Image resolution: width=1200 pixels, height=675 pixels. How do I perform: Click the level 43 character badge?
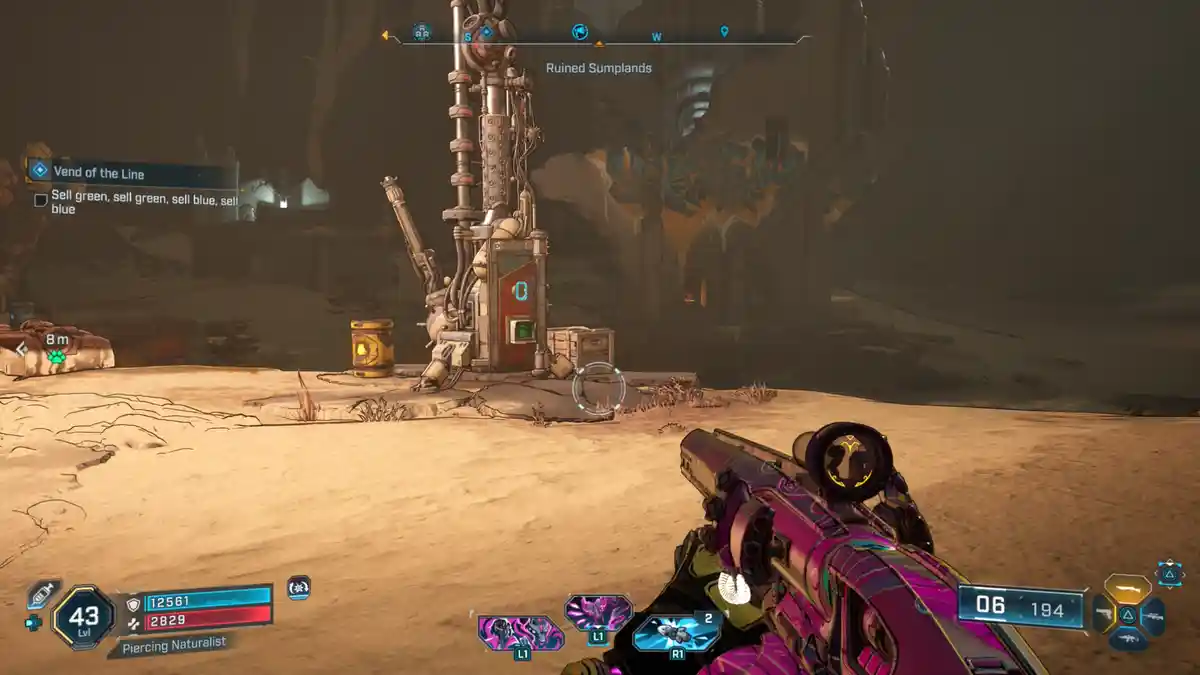83,616
